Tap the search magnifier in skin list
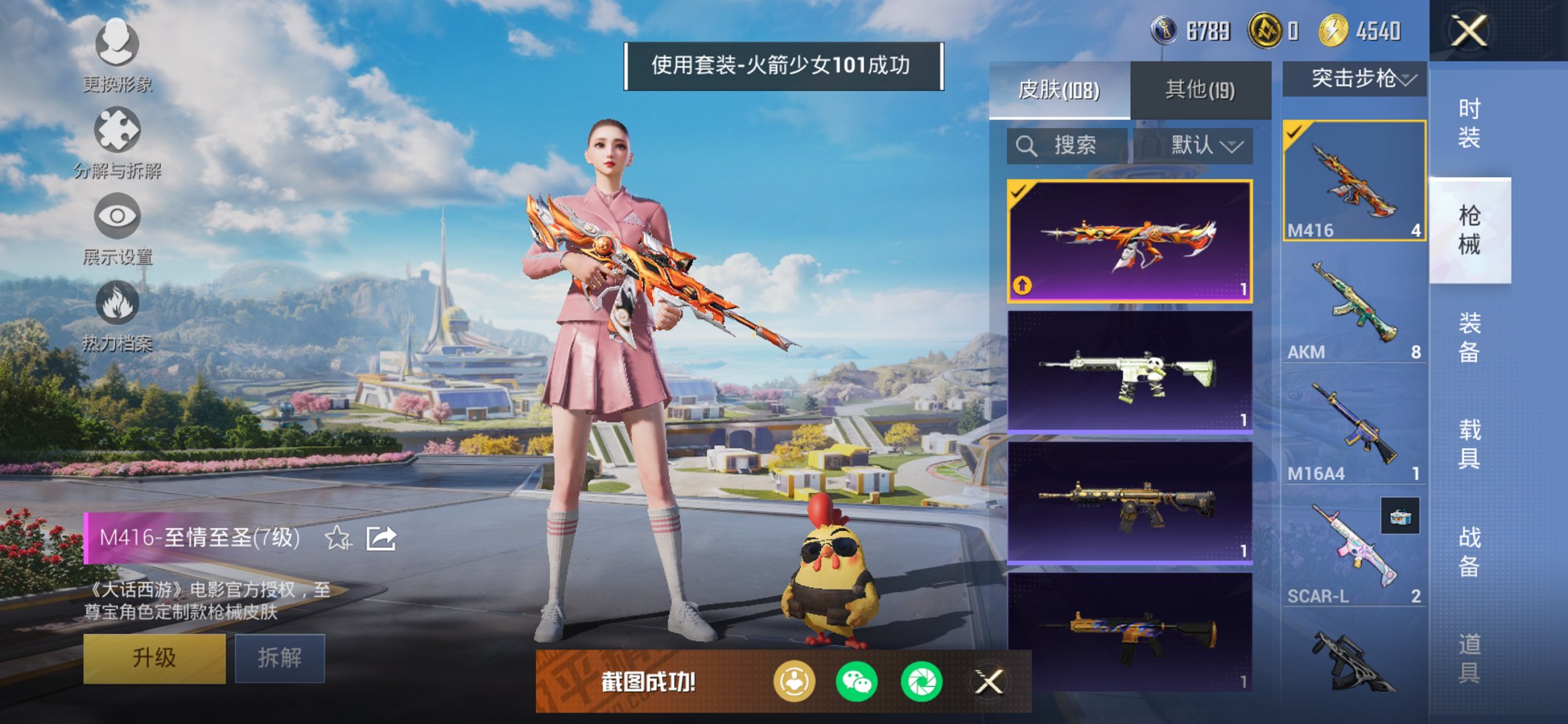 coord(1028,145)
